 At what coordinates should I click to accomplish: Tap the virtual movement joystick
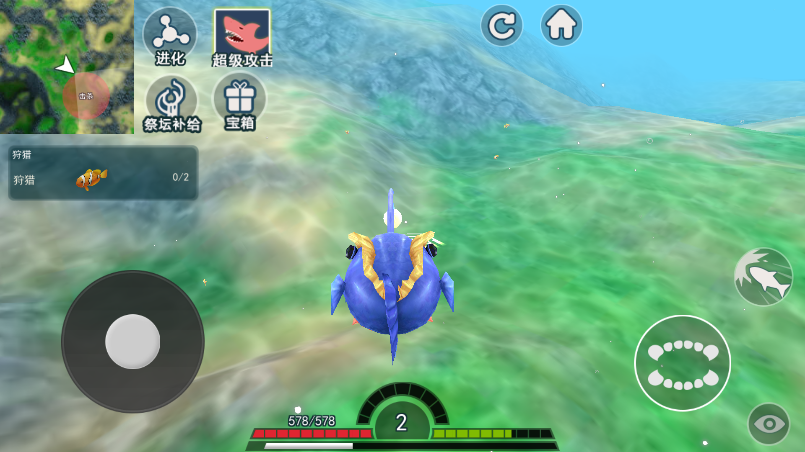(x=133, y=341)
